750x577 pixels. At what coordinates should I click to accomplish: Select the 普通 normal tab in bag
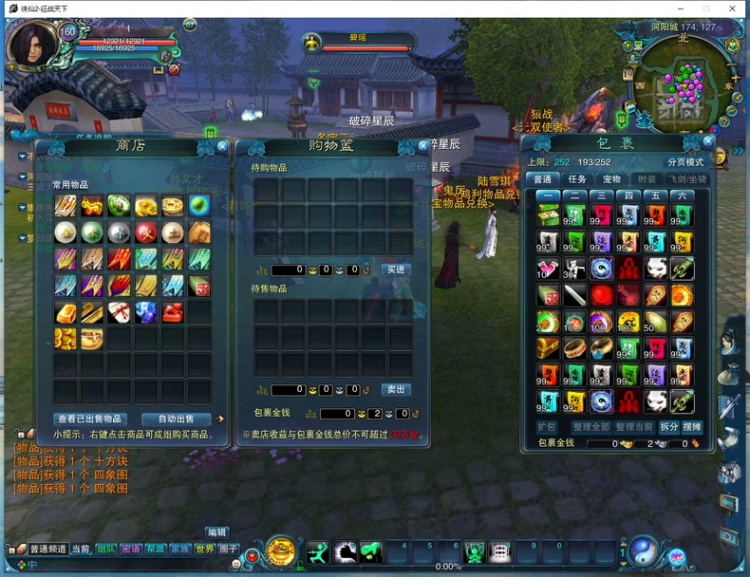(x=543, y=179)
